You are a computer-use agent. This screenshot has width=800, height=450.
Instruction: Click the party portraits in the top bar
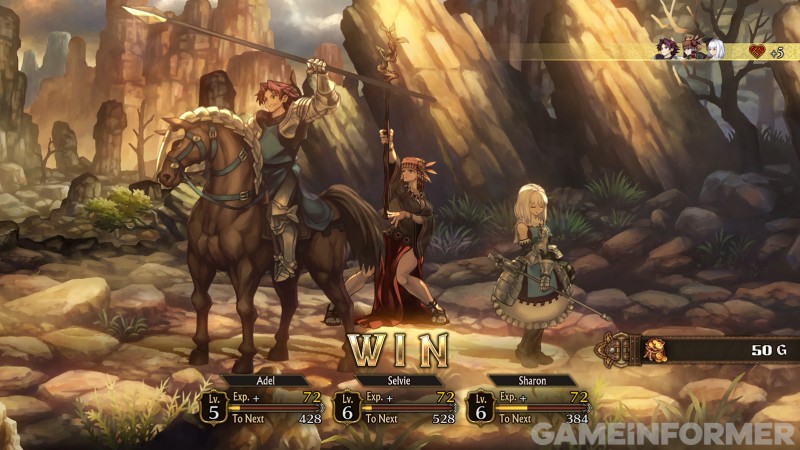[689, 49]
